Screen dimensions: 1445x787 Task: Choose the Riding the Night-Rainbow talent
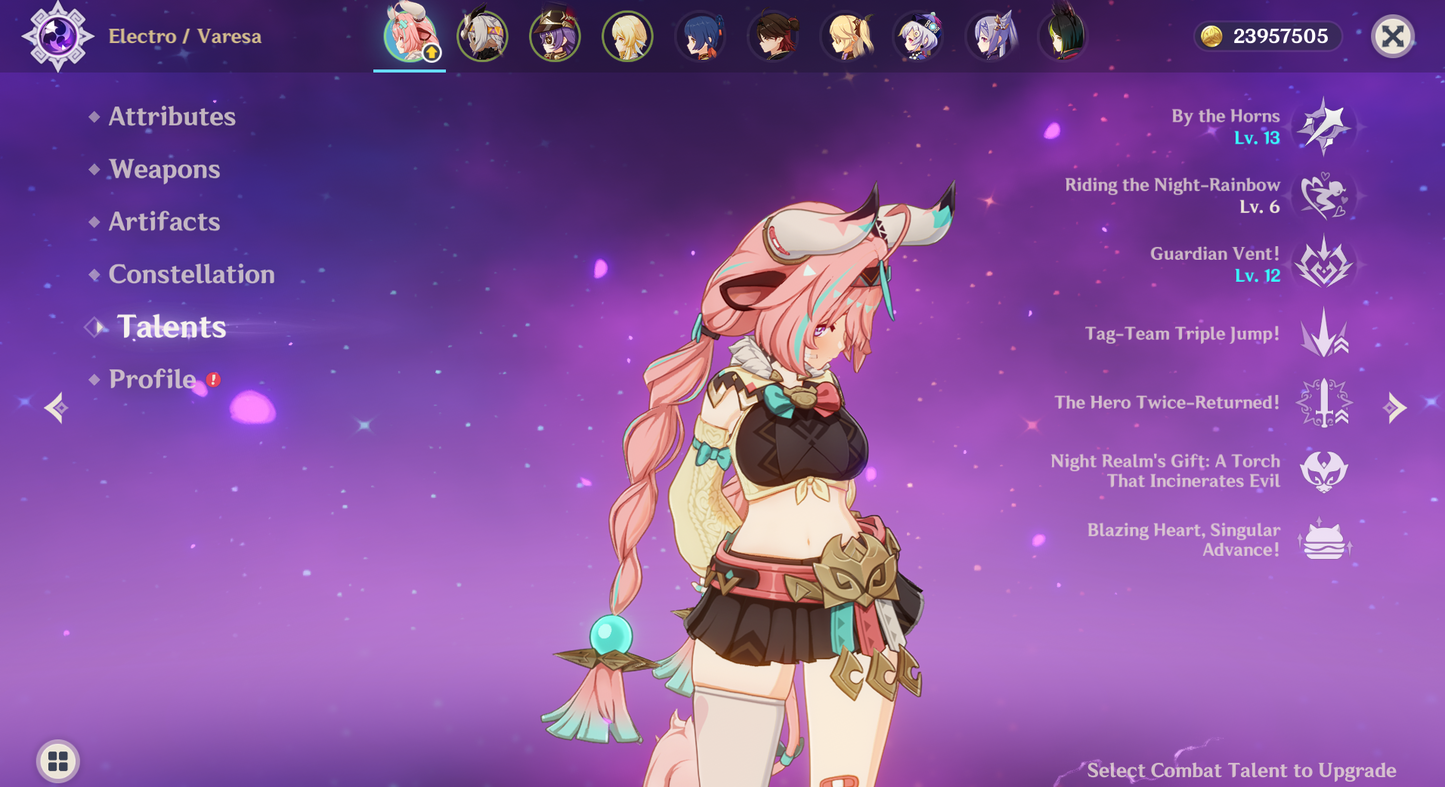click(x=1323, y=196)
